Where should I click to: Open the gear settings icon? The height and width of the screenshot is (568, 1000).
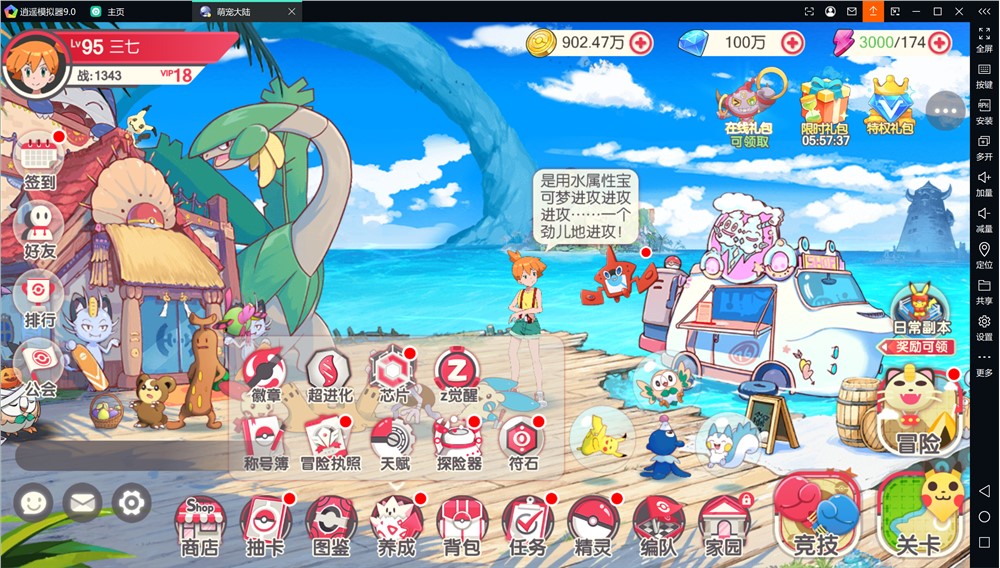[131, 503]
